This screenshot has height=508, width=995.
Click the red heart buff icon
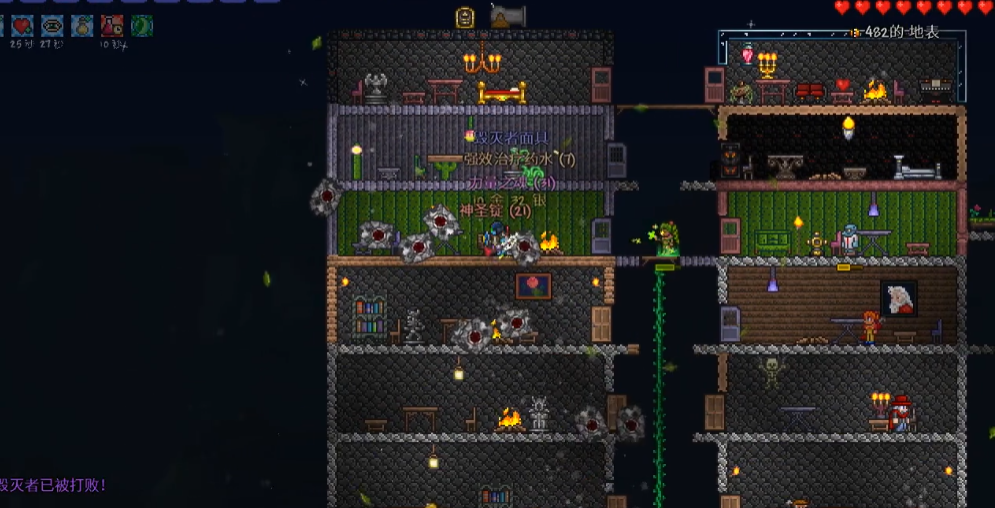tap(22, 26)
